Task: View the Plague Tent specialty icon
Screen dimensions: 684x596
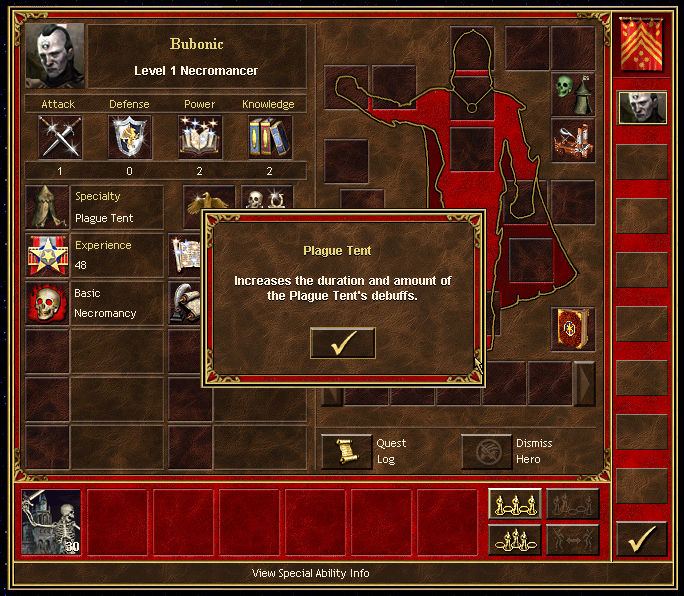Action: [x=47, y=207]
